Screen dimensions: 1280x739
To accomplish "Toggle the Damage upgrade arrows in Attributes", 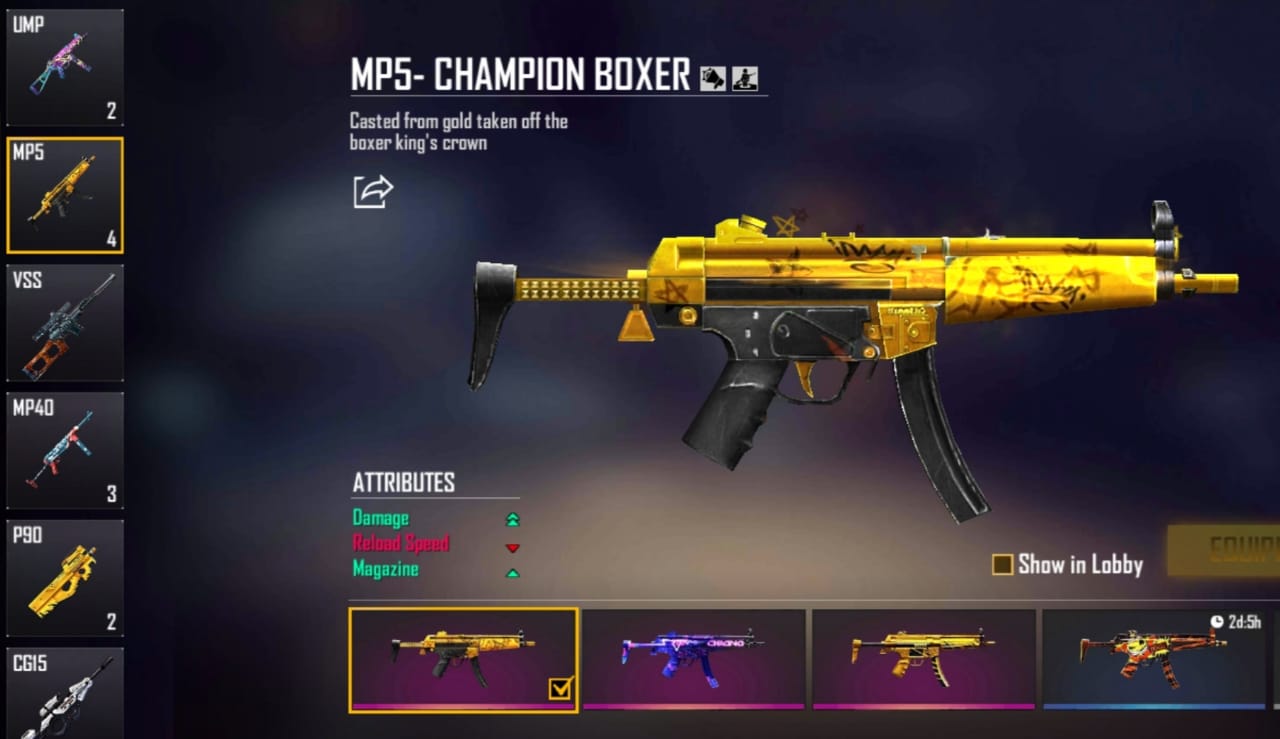I will coord(513,518).
